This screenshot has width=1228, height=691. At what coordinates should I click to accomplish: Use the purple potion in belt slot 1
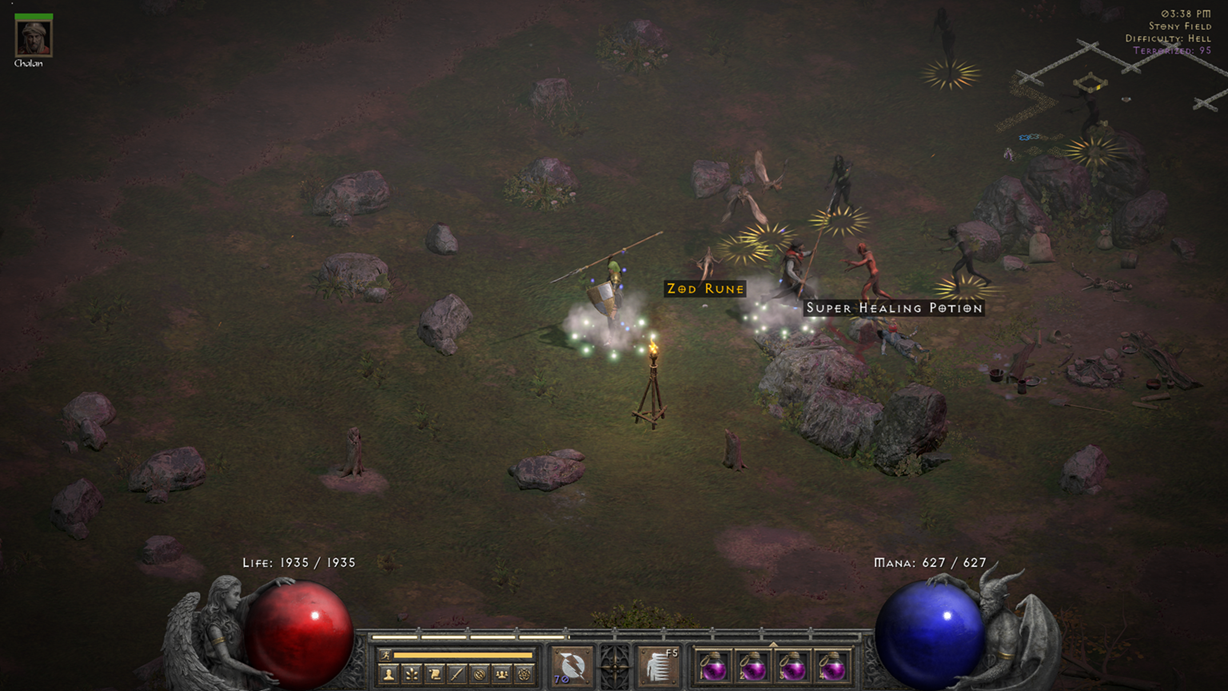pos(713,666)
